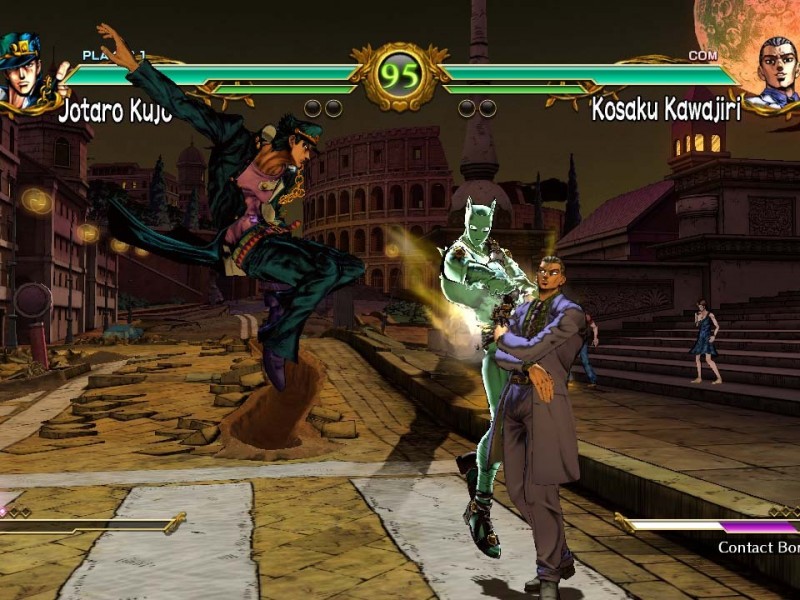The height and width of the screenshot is (600, 800).
Task: Select Kosaku Kawajiri's portrait icon
Action: [773, 70]
